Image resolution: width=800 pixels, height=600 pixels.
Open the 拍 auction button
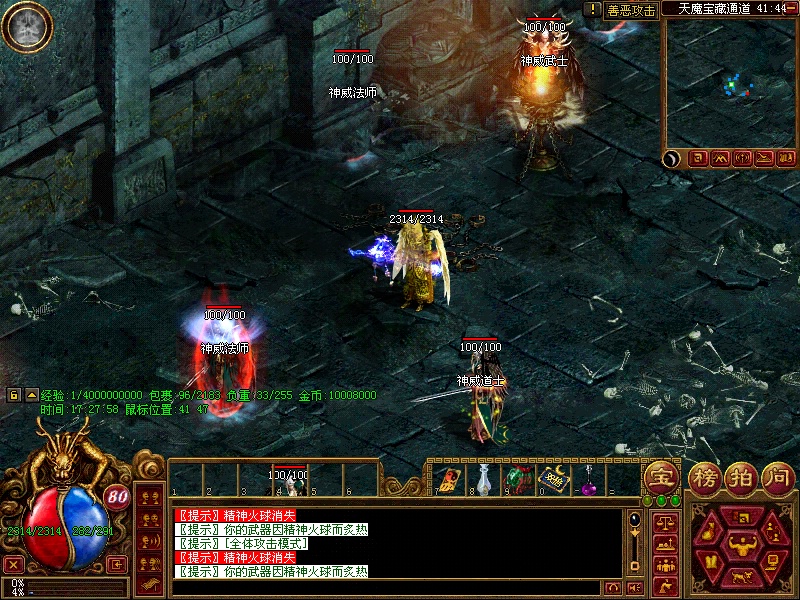click(741, 476)
